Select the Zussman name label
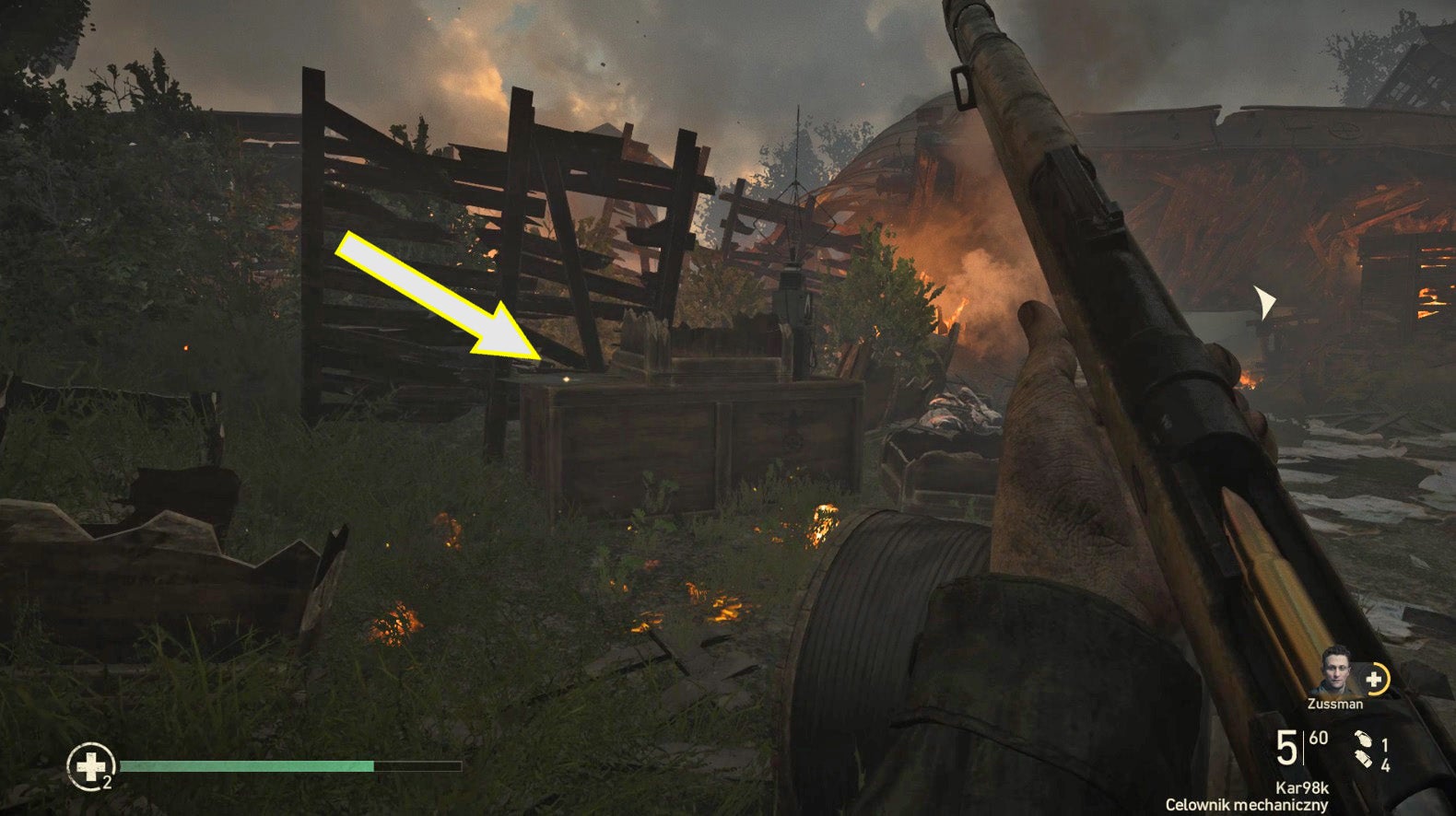 tap(1334, 704)
